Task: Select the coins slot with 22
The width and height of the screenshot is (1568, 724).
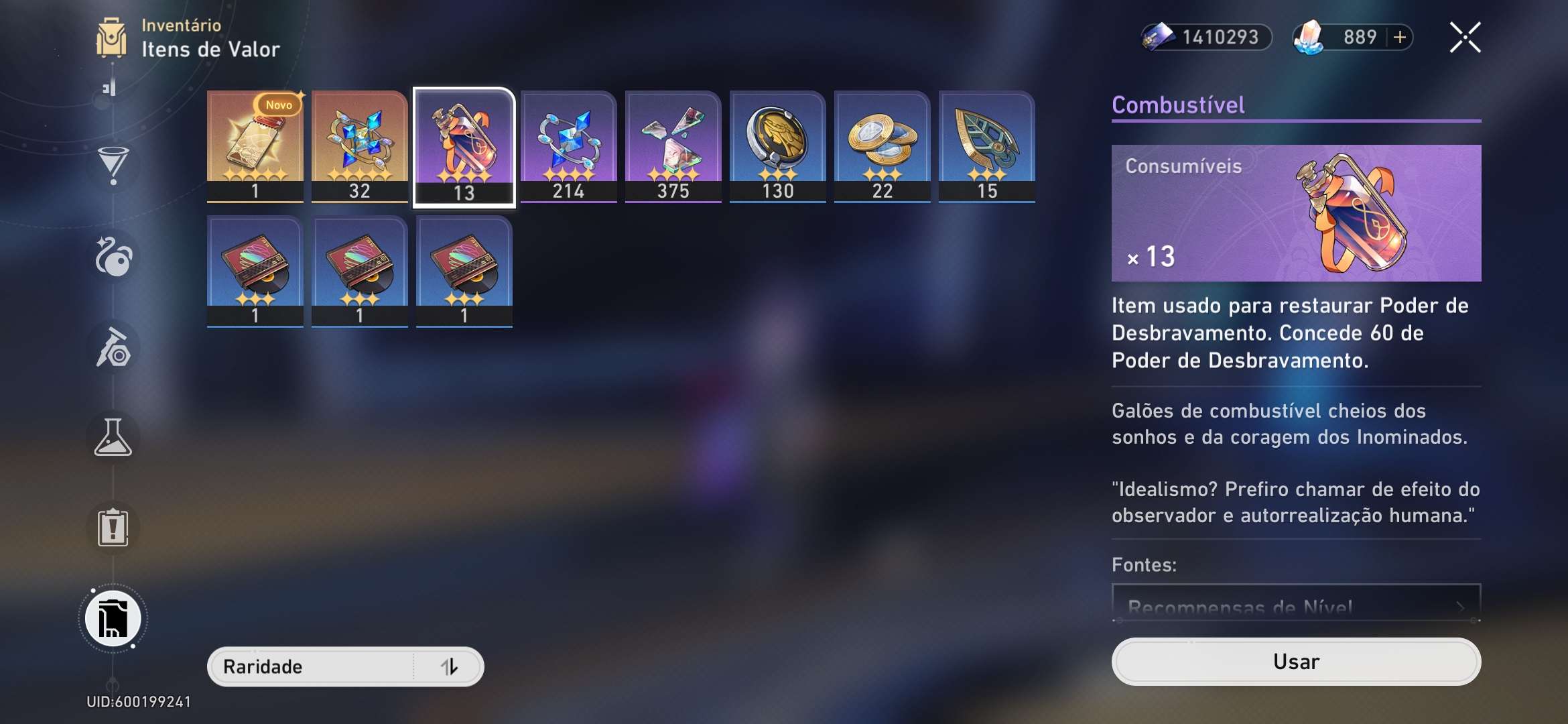Action: [x=882, y=145]
